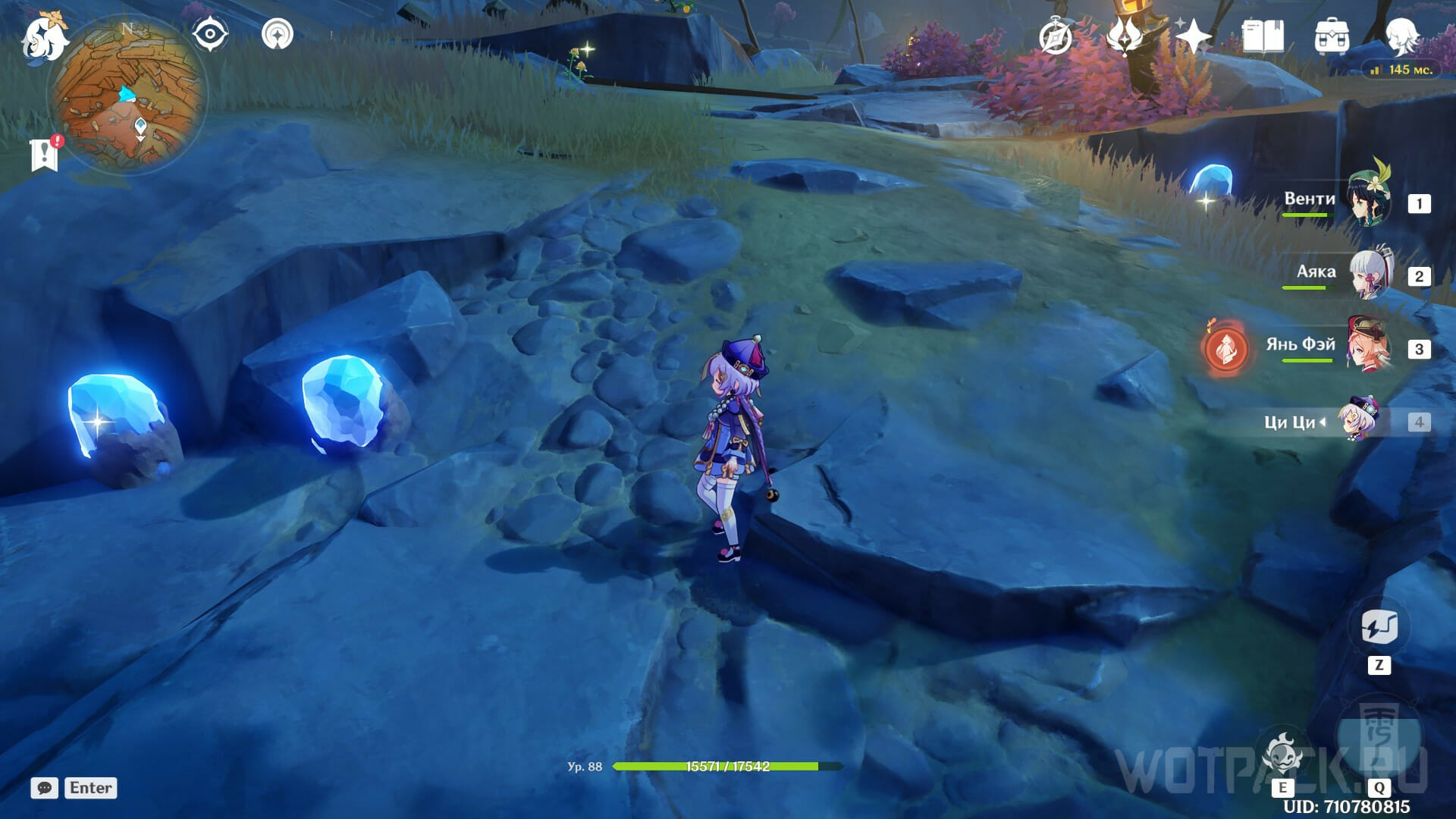
Task: Switch to party member Аяка
Action: pyautogui.click(x=1370, y=273)
